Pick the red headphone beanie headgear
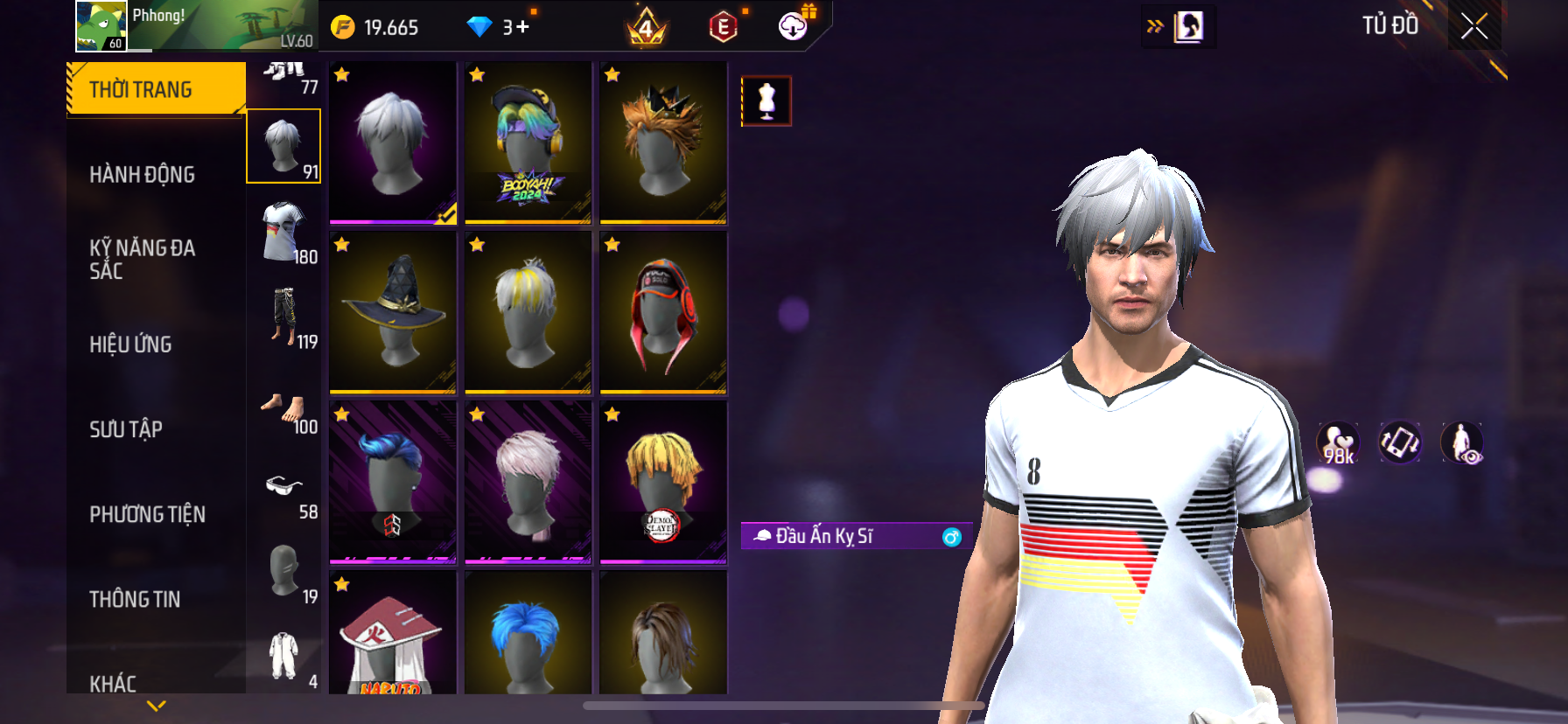 pos(663,312)
